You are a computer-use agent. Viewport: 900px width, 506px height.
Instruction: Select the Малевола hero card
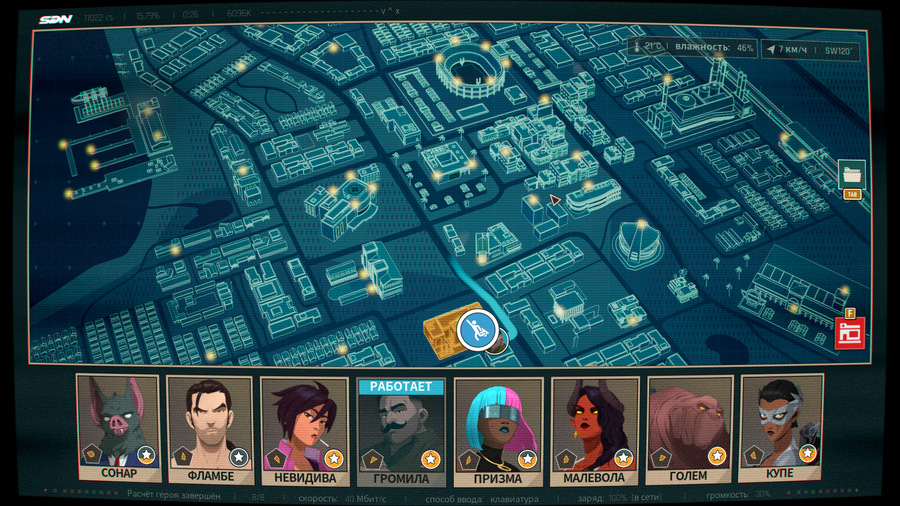click(x=595, y=425)
